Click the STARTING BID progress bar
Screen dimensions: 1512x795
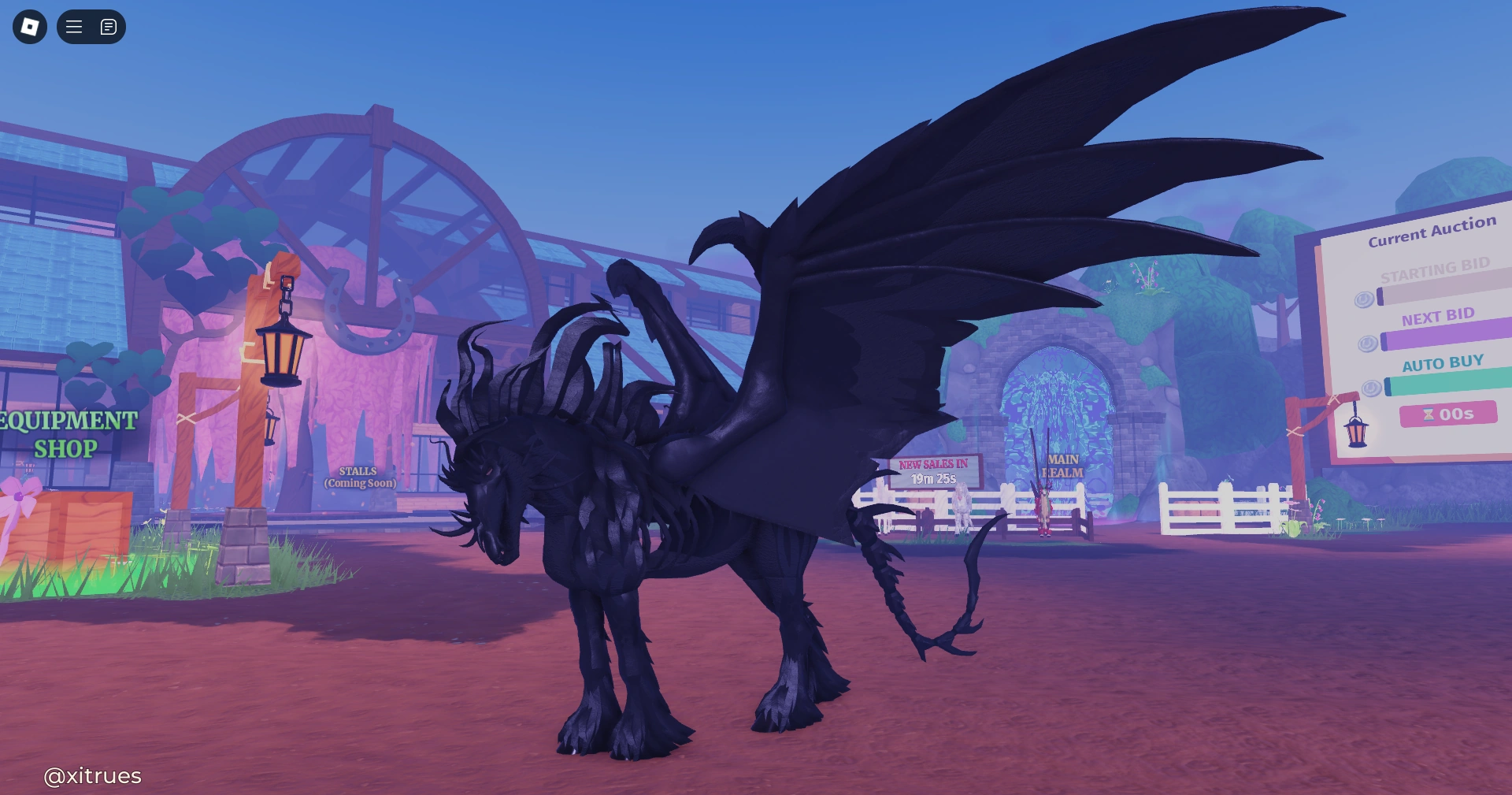point(1443,293)
